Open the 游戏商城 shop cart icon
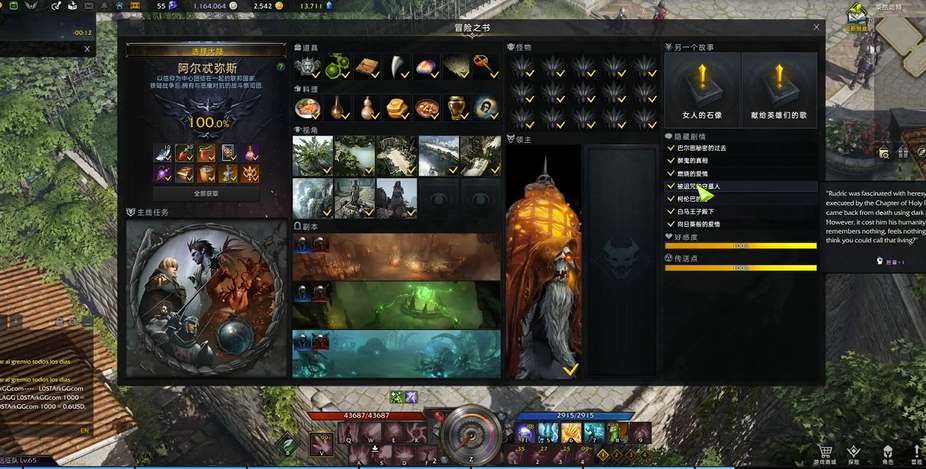 pos(826,451)
